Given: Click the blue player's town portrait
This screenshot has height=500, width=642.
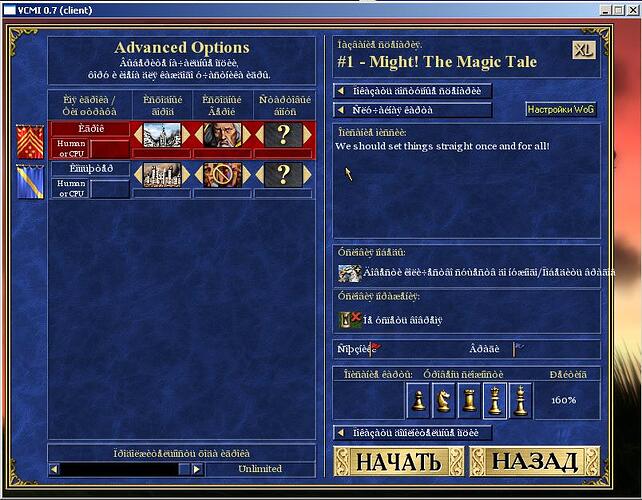Looking at the screenshot, I should pyautogui.click(x=160, y=175).
